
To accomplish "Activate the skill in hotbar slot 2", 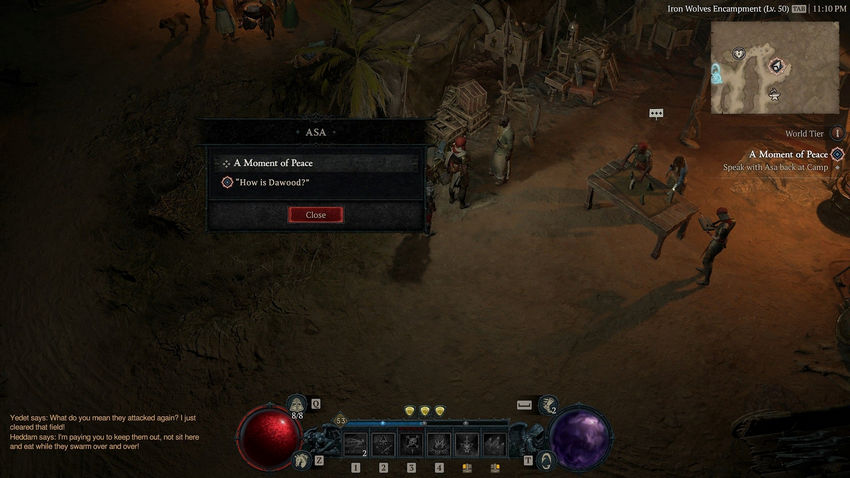I will (x=383, y=443).
